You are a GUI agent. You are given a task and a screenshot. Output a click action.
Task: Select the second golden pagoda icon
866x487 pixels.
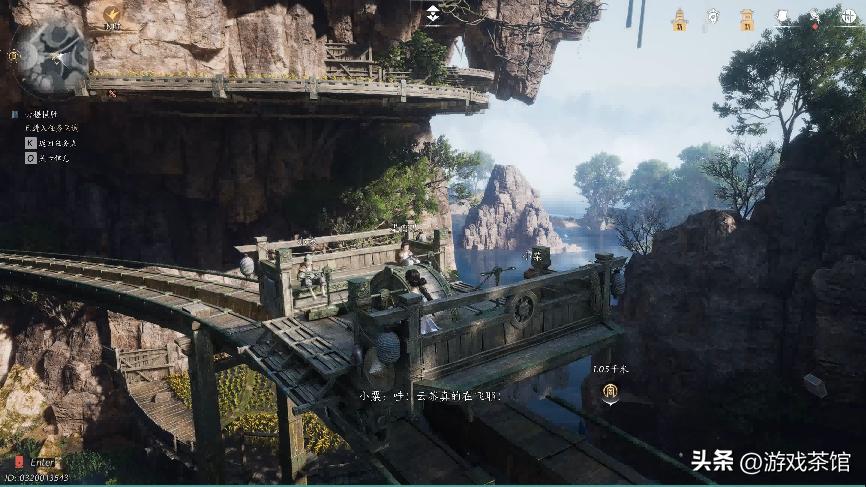pos(746,18)
